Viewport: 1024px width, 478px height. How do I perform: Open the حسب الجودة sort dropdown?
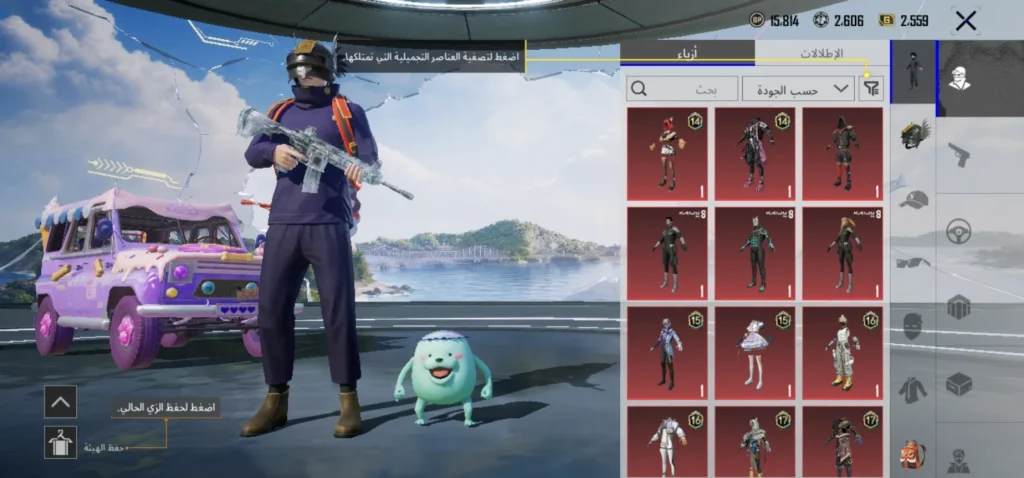tap(798, 89)
